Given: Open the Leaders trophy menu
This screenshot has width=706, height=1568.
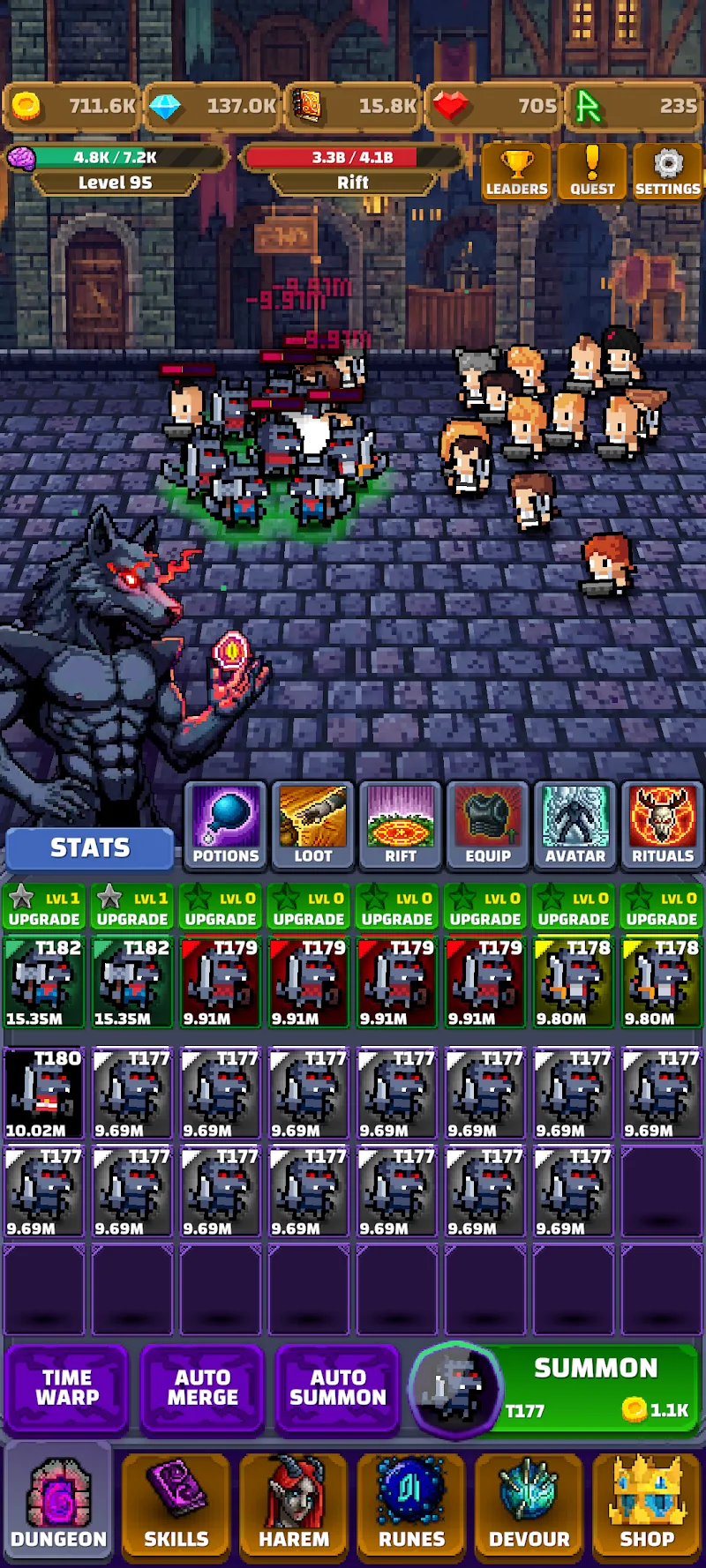Looking at the screenshot, I should coord(516,172).
